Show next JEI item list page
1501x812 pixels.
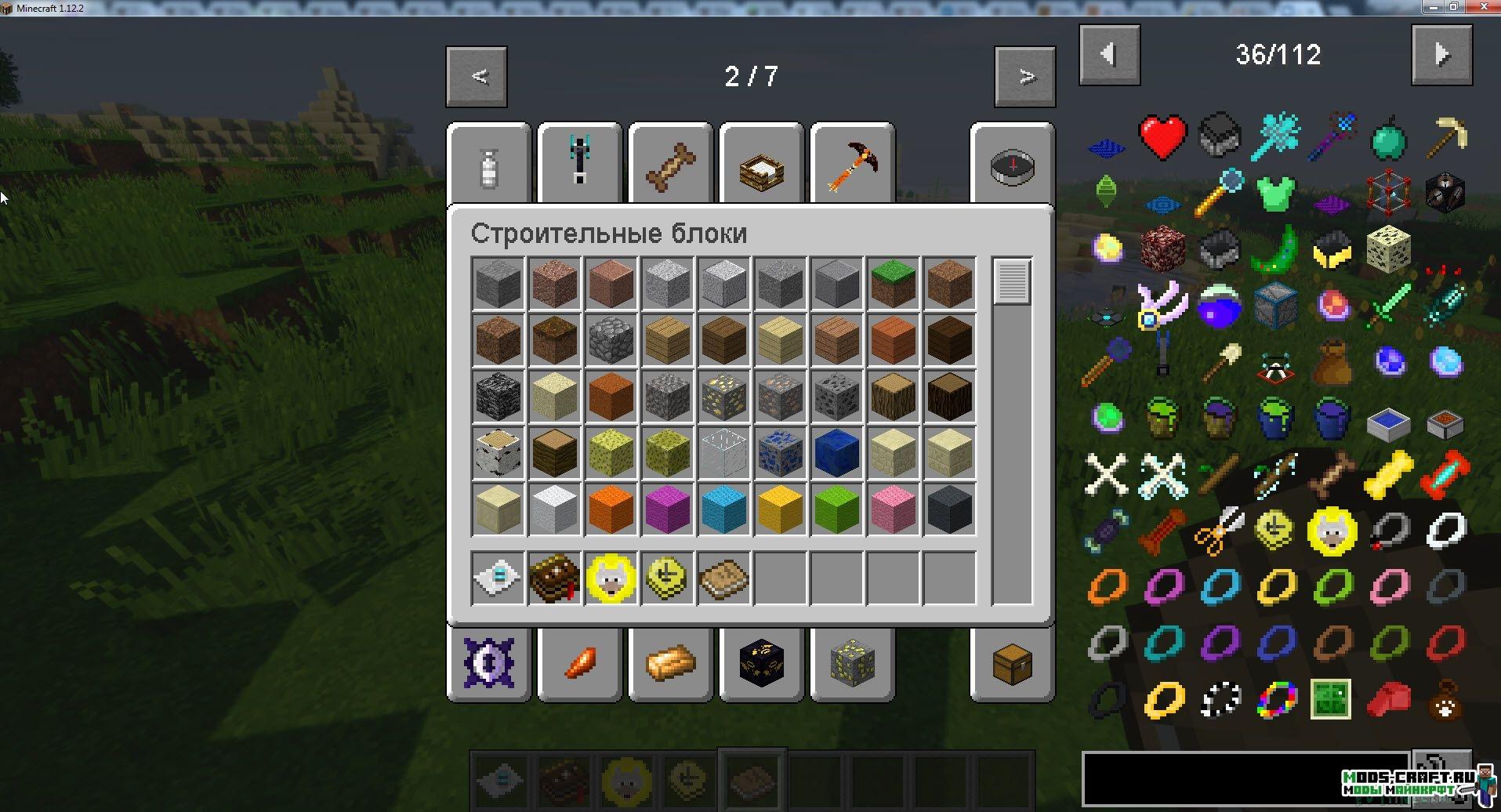[x=1441, y=55]
